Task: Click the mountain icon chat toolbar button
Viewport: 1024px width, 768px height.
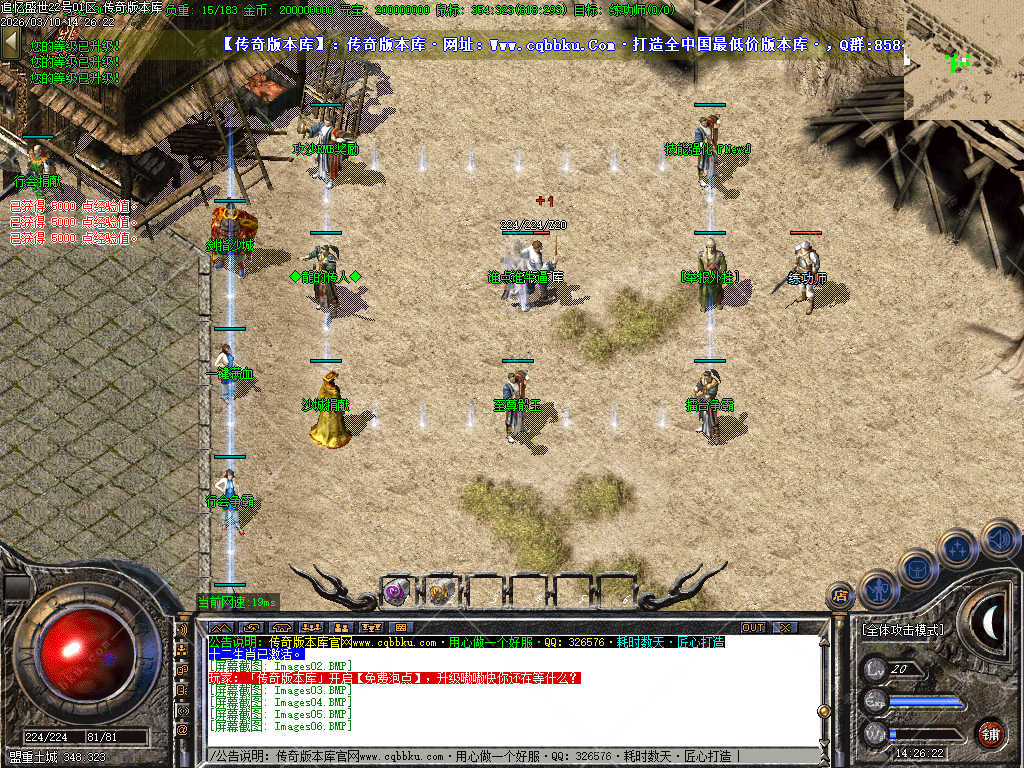Action: (x=223, y=627)
